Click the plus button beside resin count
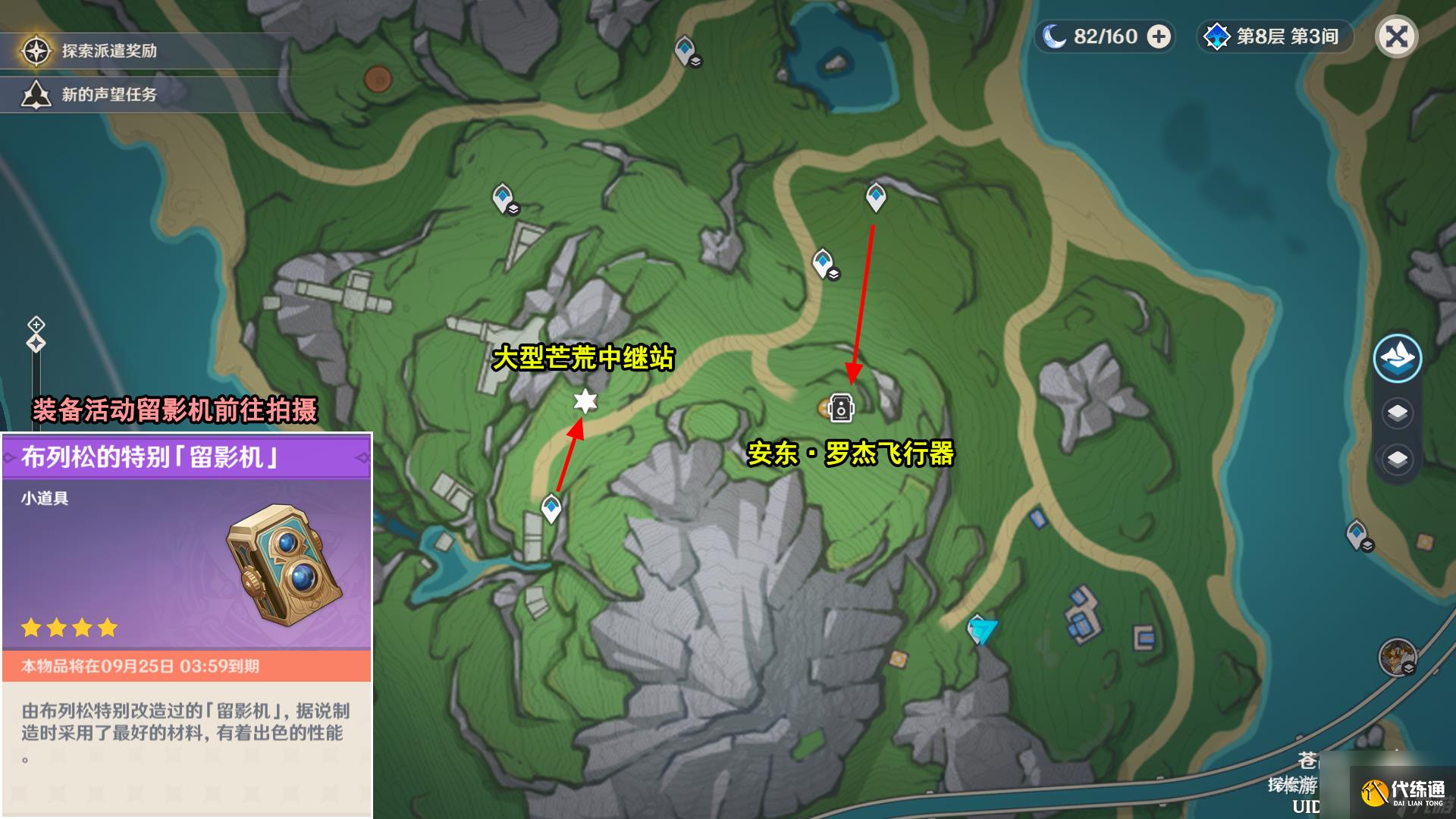1456x819 pixels. 1159,36
